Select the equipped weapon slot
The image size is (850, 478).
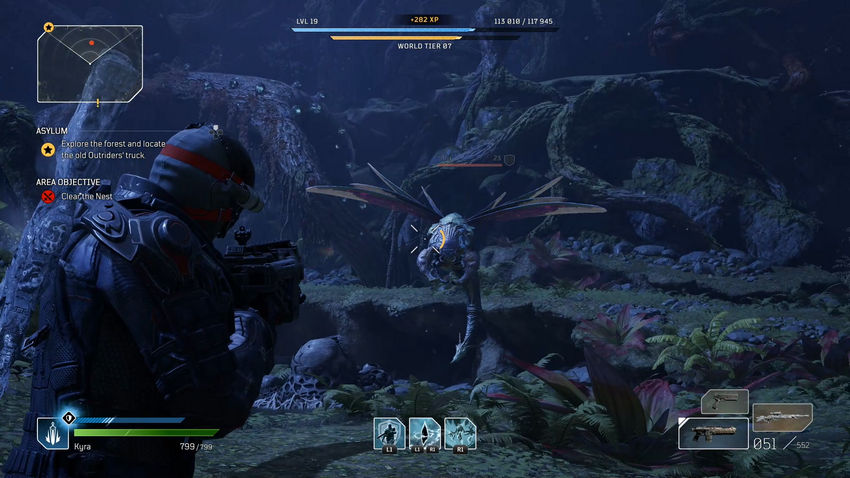(x=713, y=433)
